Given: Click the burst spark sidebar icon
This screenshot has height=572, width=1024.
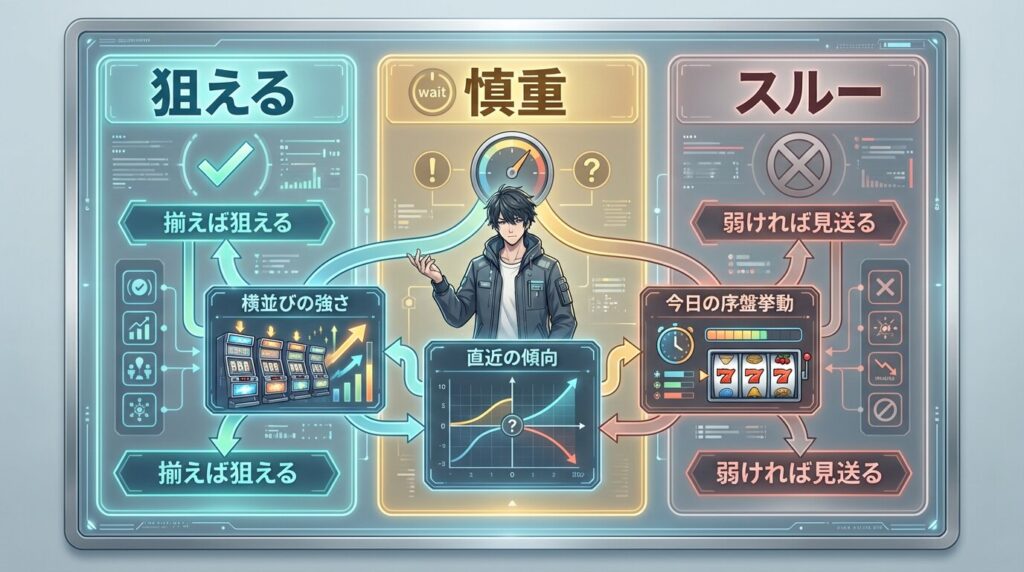Looking at the screenshot, I should [885, 327].
